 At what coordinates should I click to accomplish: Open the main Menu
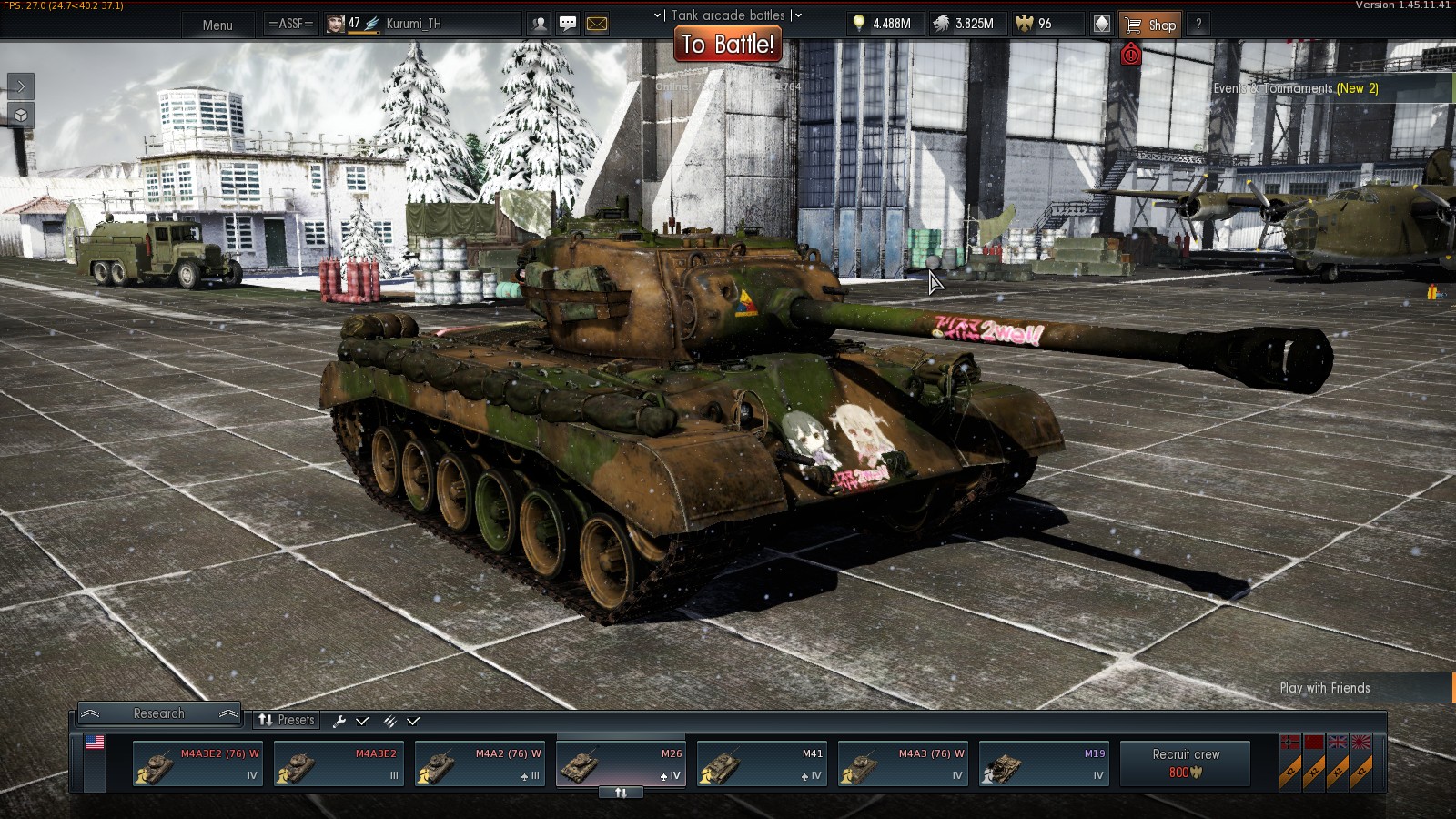pyautogui.click(x=217, y=25)
